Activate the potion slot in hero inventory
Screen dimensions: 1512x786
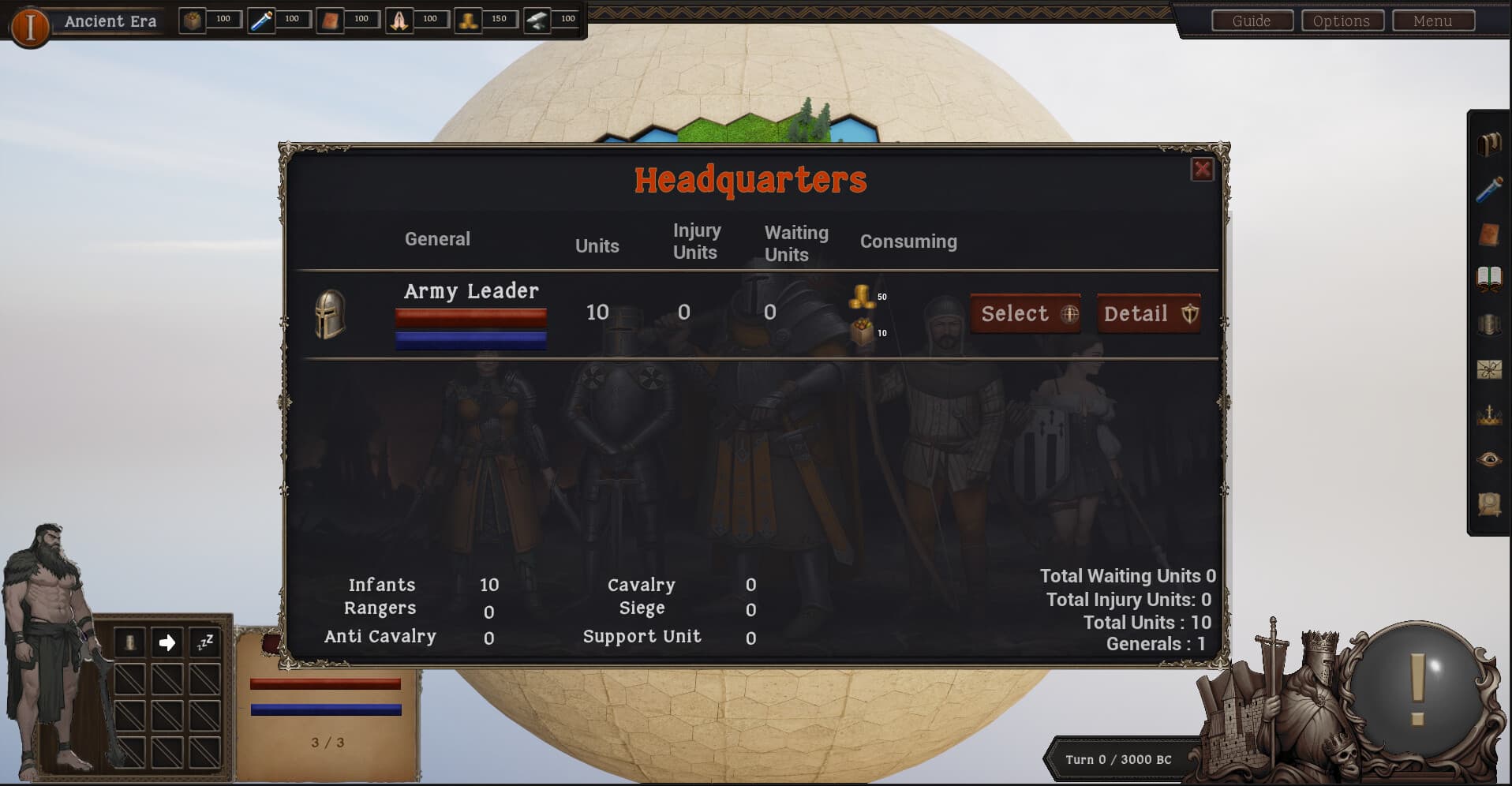pyautogui.click(x=129, y=642)
